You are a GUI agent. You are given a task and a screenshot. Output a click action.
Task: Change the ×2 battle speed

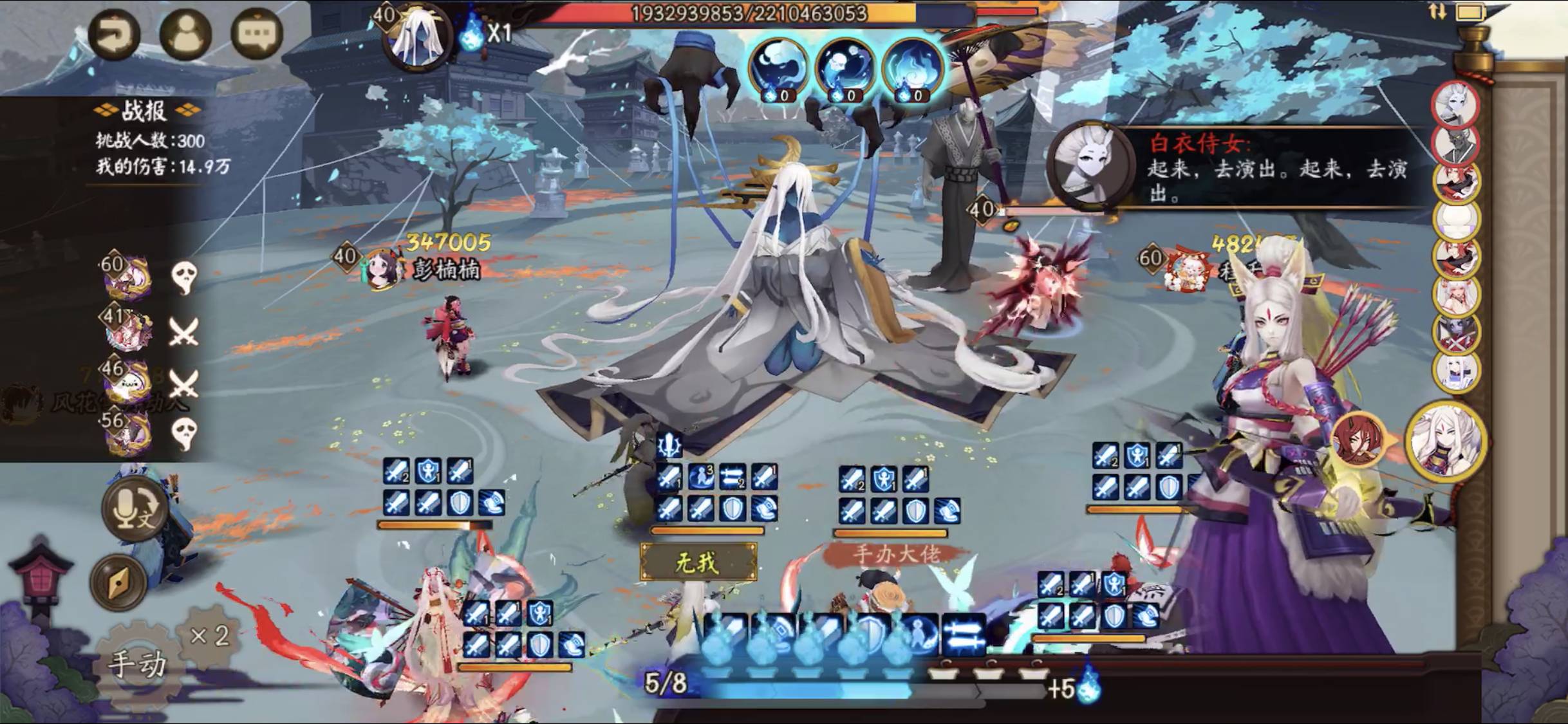210,636
